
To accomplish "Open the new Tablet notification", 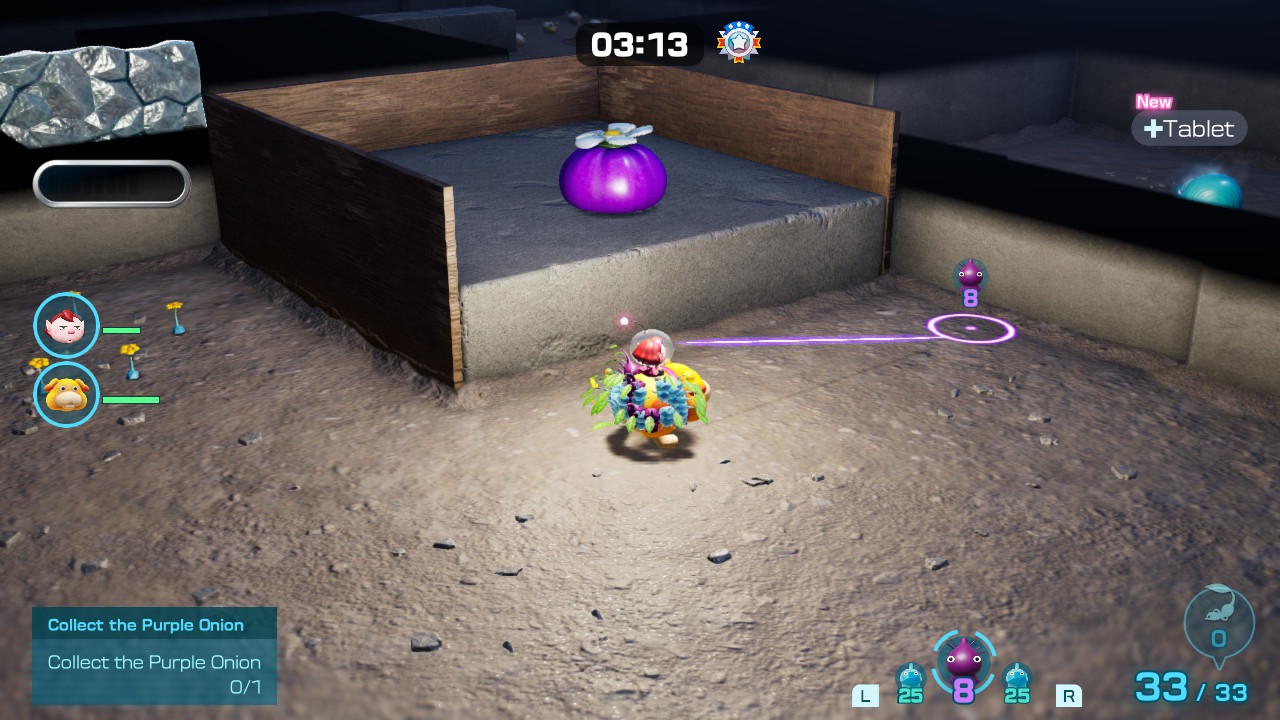I will (x=1189, y=128).
